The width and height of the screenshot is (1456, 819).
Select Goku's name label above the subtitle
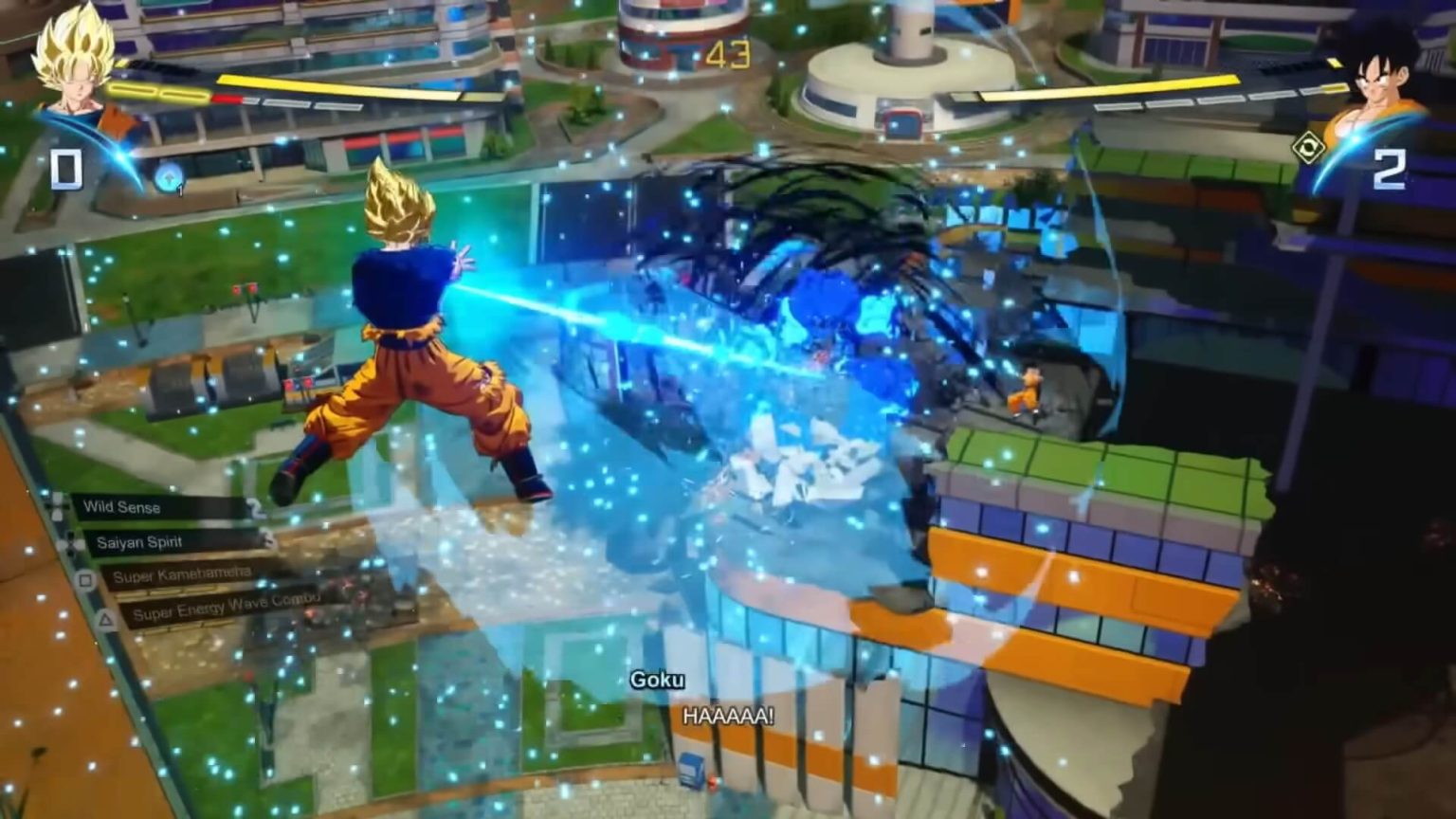pyautogui.click(x=661, y=680)
